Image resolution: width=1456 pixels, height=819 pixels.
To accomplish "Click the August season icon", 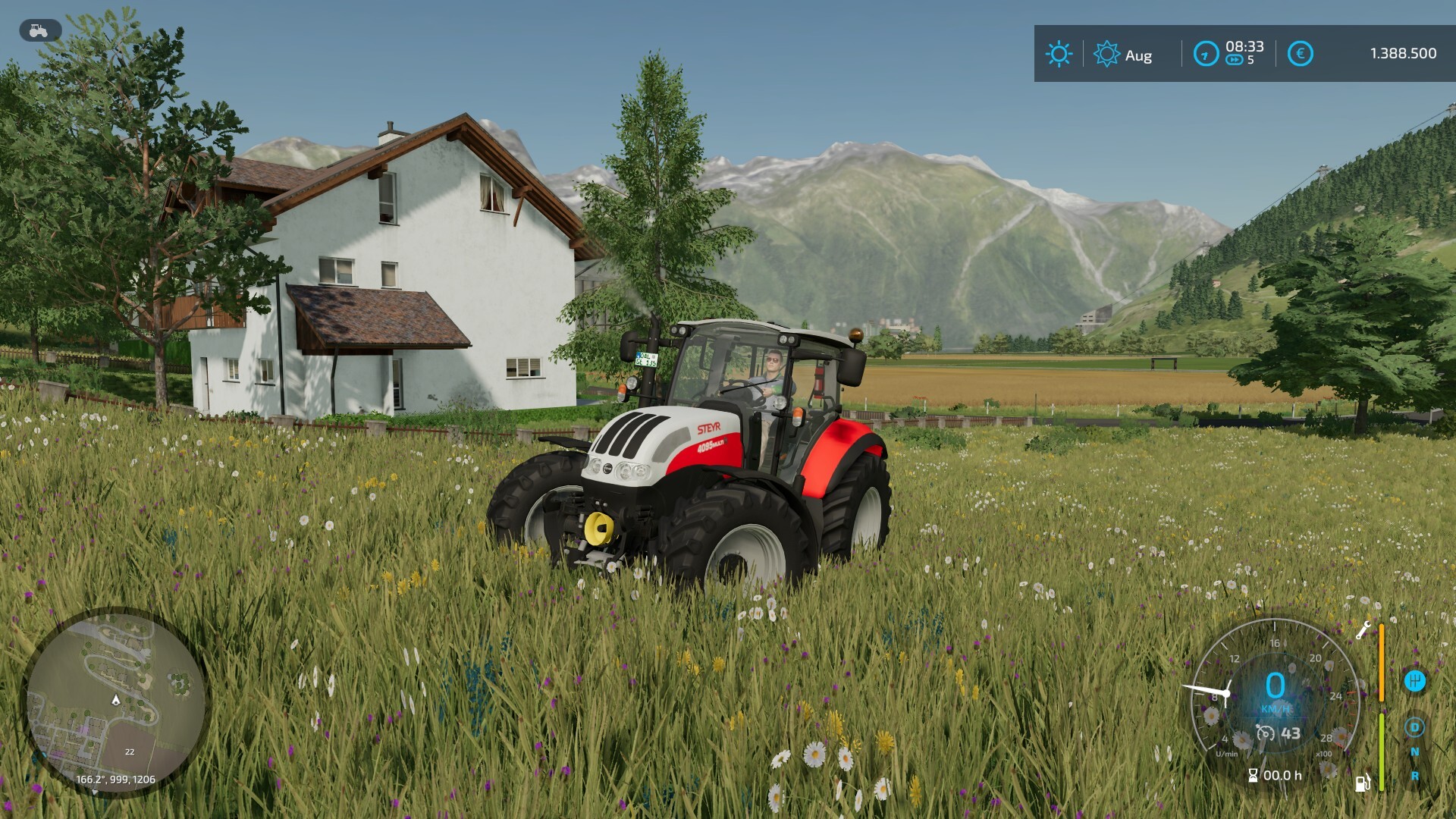I will (1106, 54).
